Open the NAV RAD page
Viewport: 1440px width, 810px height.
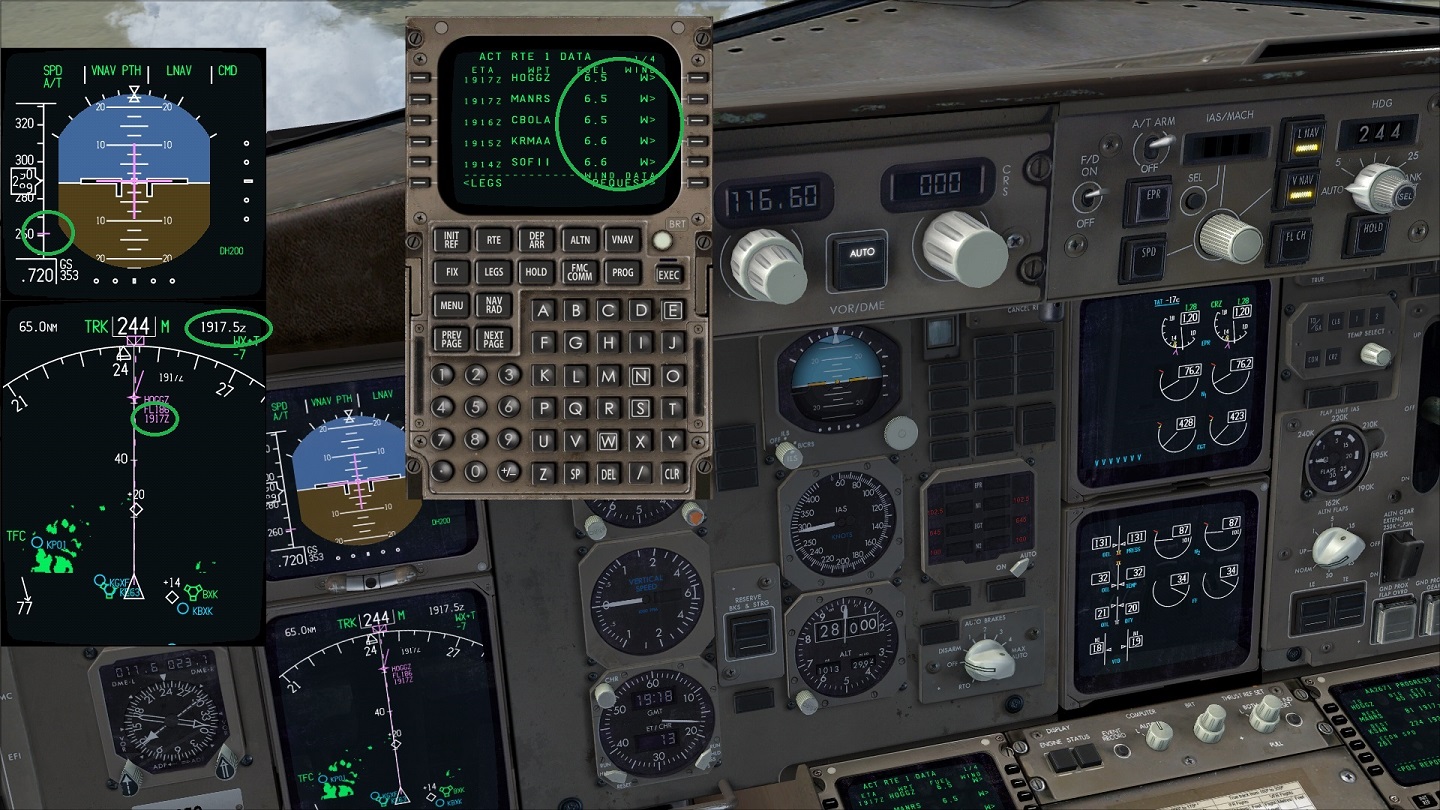coord(494,305)
